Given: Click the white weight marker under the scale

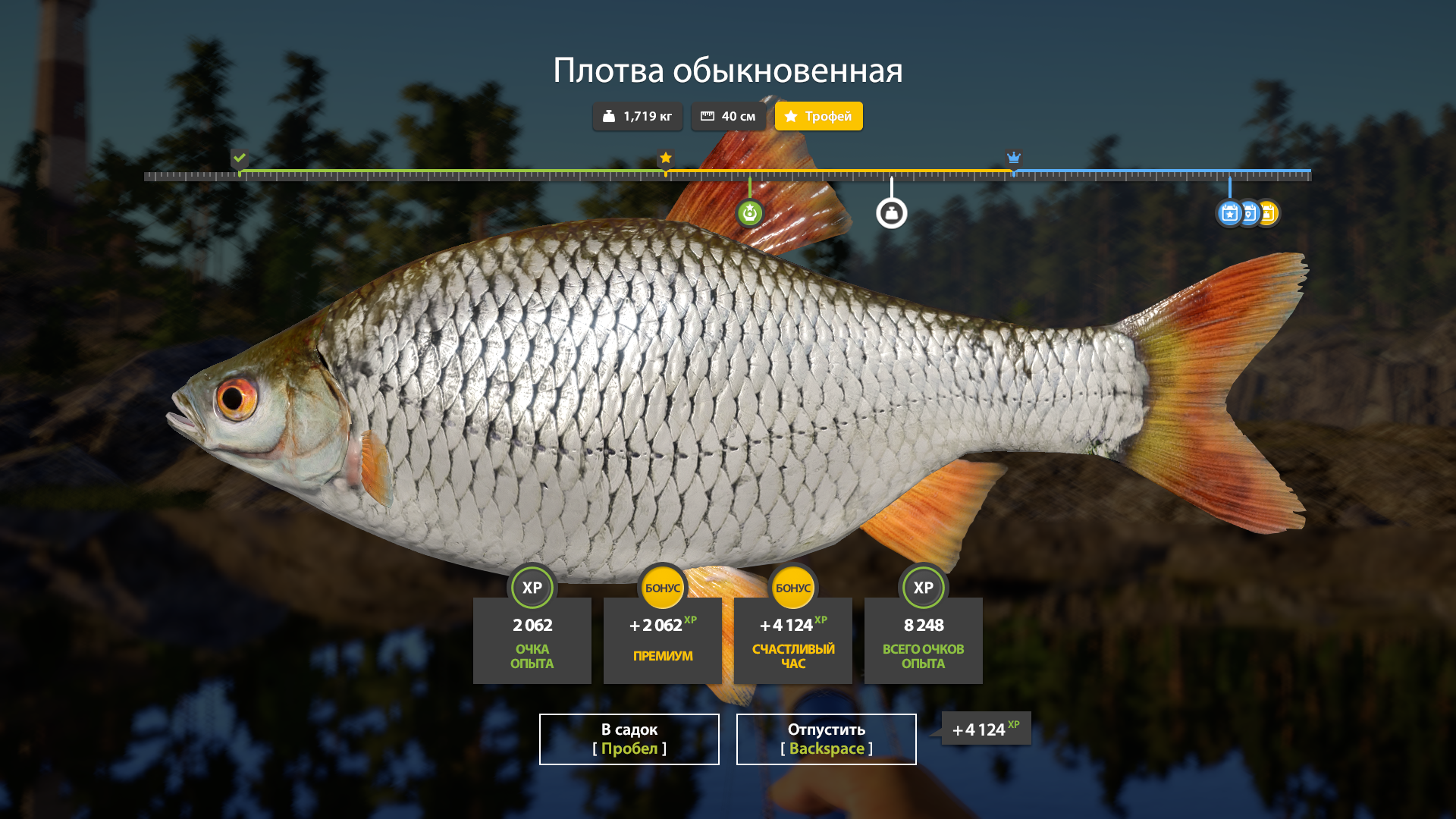Looking at the screenshot, I should pos(892,213).
